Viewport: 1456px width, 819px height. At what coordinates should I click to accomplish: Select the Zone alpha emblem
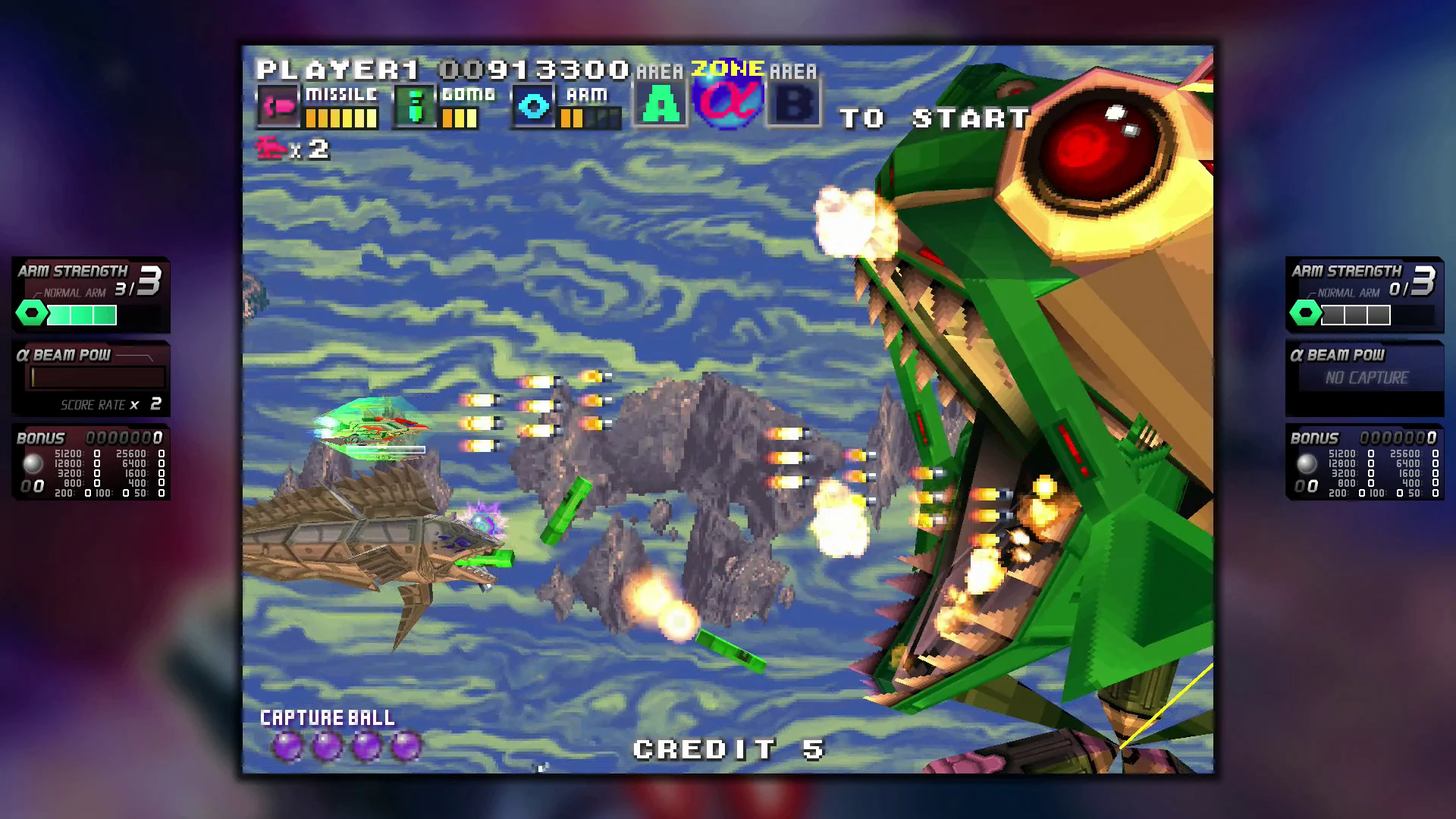[728, 102]
